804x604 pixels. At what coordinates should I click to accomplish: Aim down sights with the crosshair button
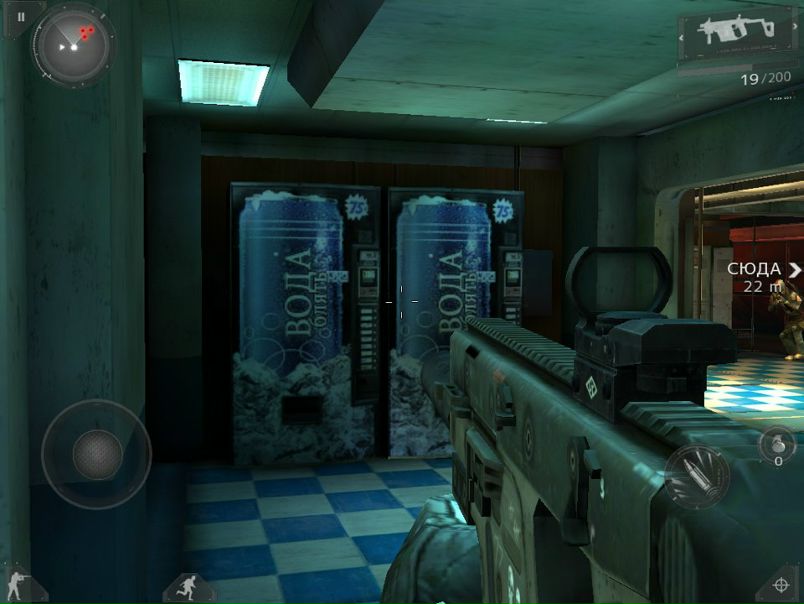click(x=781, y=585)
